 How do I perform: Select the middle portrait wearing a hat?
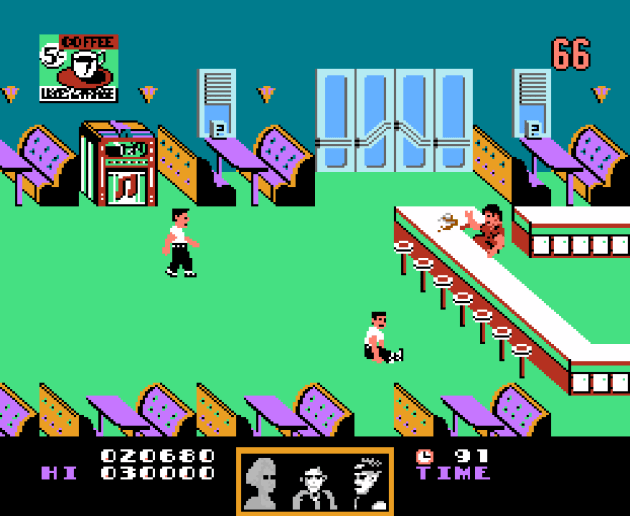[312, 483]
